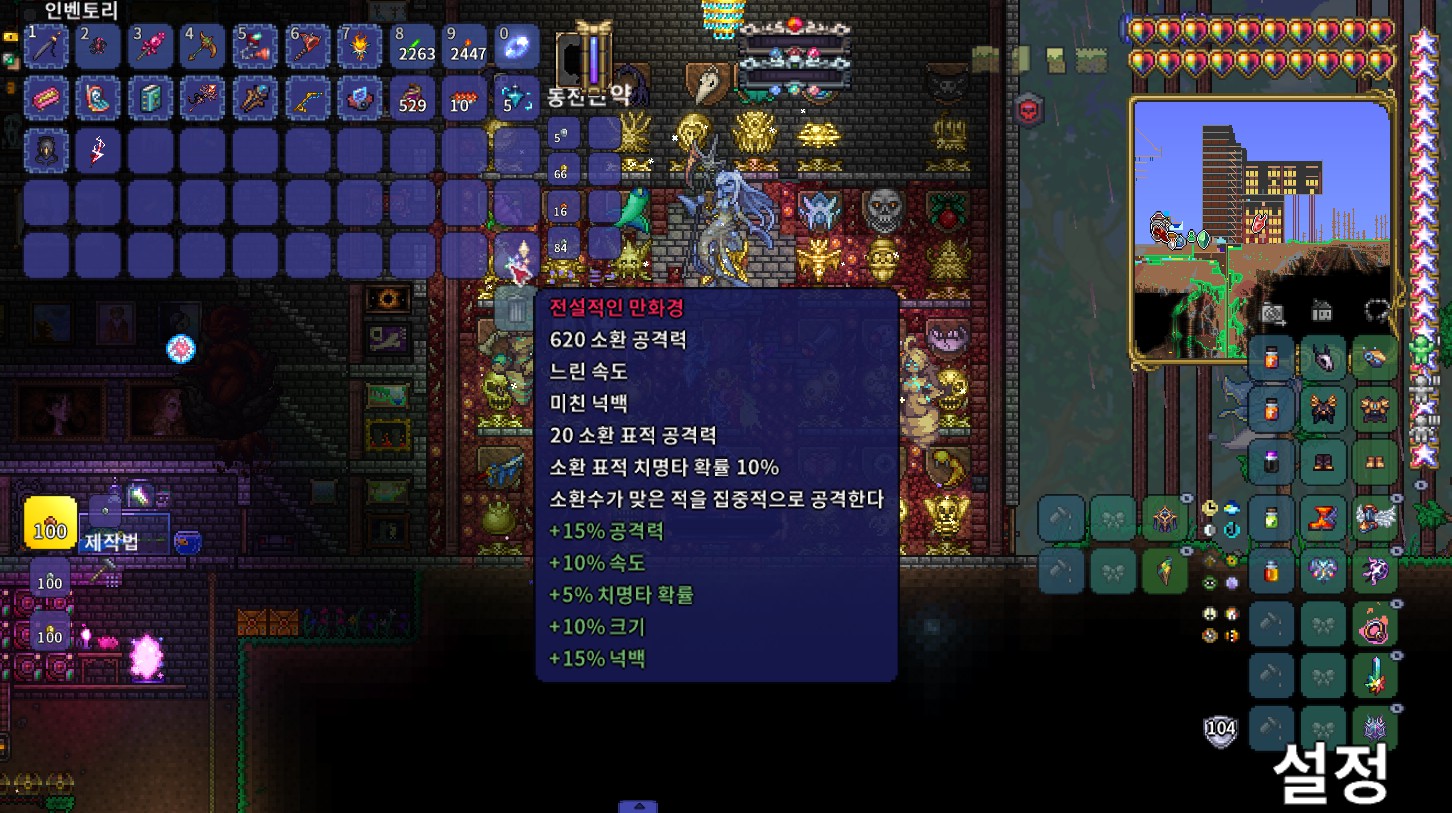
Task: Open the 설정 settings menu
Action: coord(1329,771)
